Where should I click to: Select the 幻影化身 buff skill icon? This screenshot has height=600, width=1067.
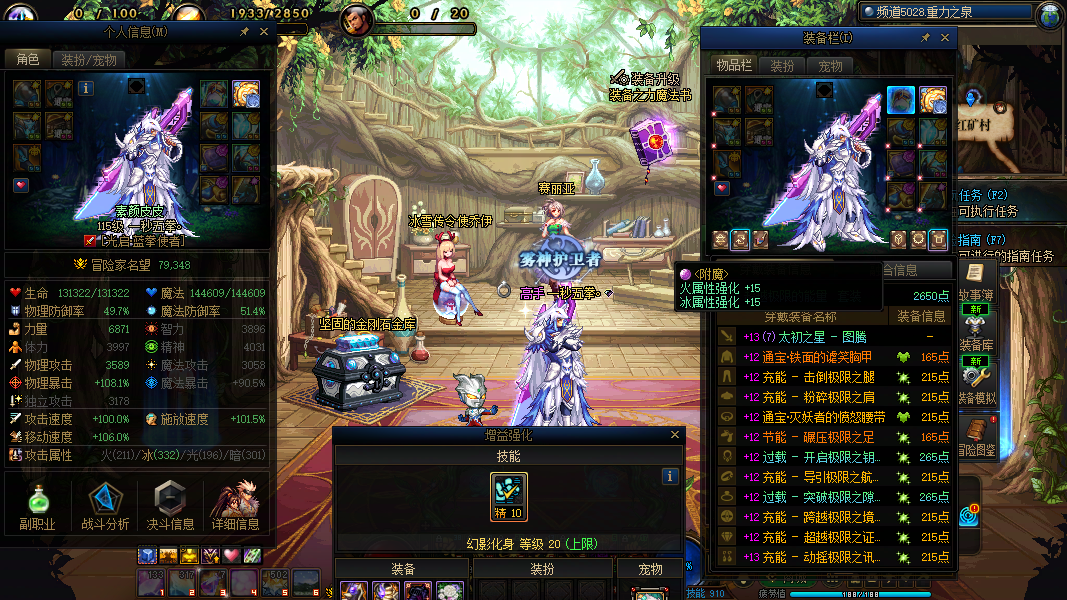(509, 497)
